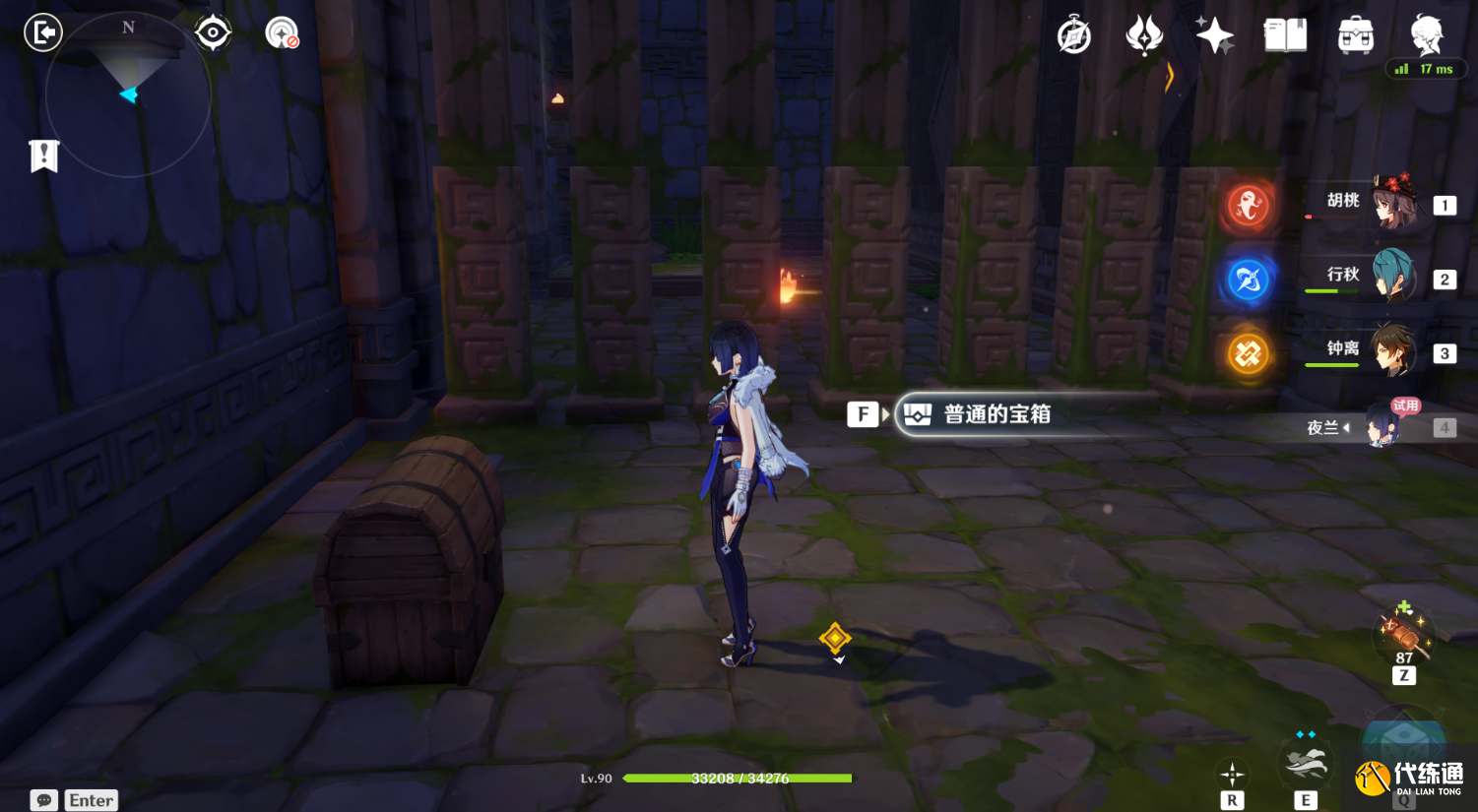The image size is (1478, 812).
Task: Open the compass adventure icon
Action: click(x=1073, y=36)
